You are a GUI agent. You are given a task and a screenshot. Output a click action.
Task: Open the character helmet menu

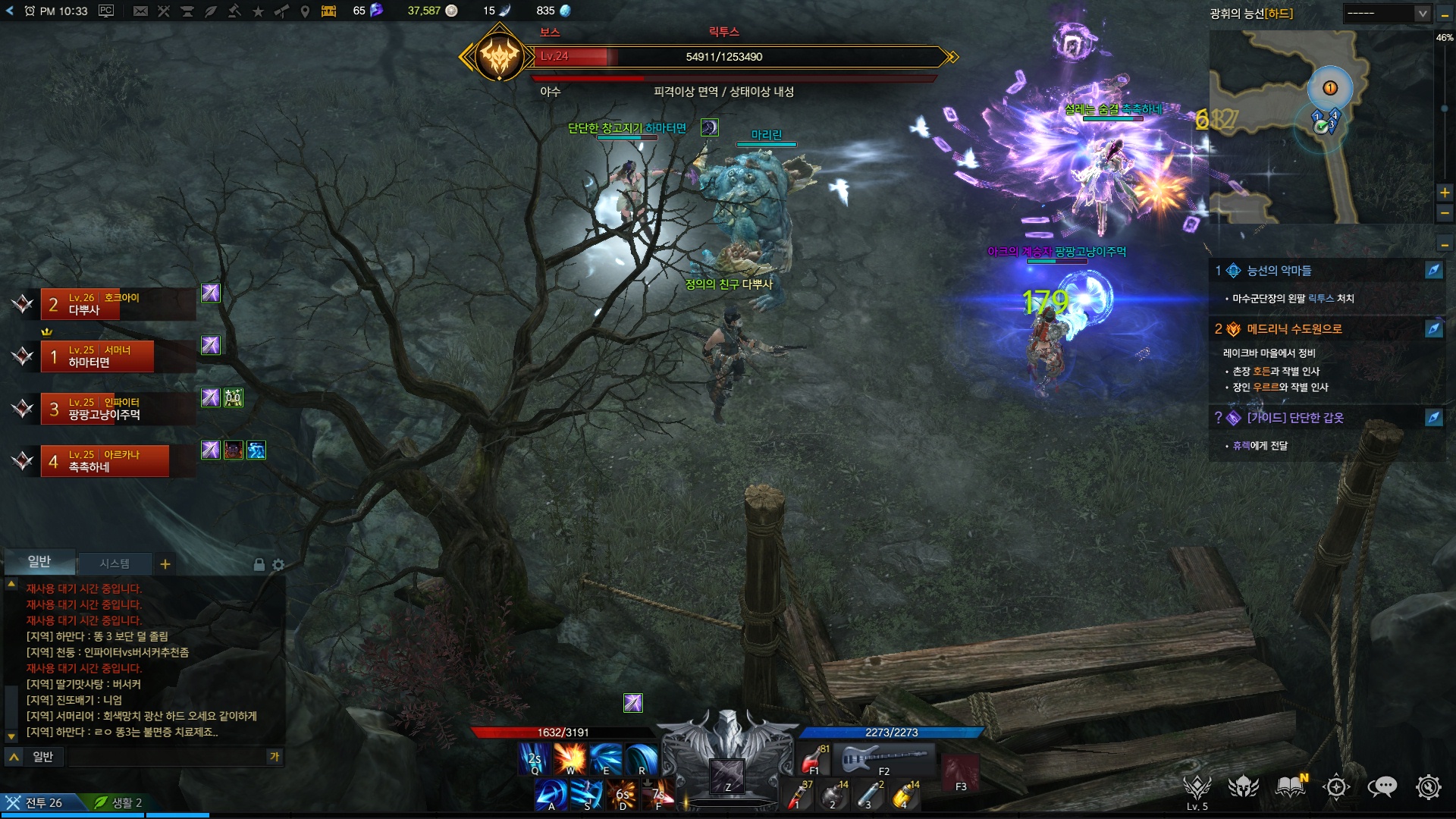1244,787
